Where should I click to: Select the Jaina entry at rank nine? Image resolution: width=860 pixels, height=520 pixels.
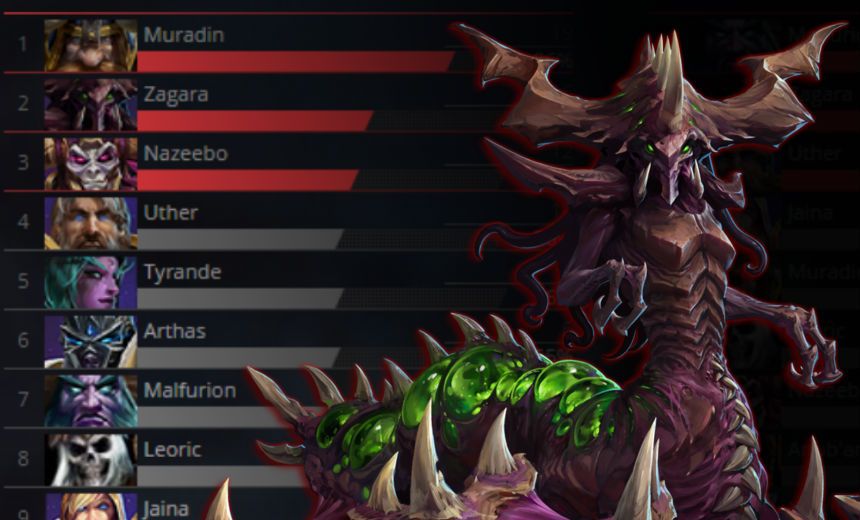click(x=166, y=508)
